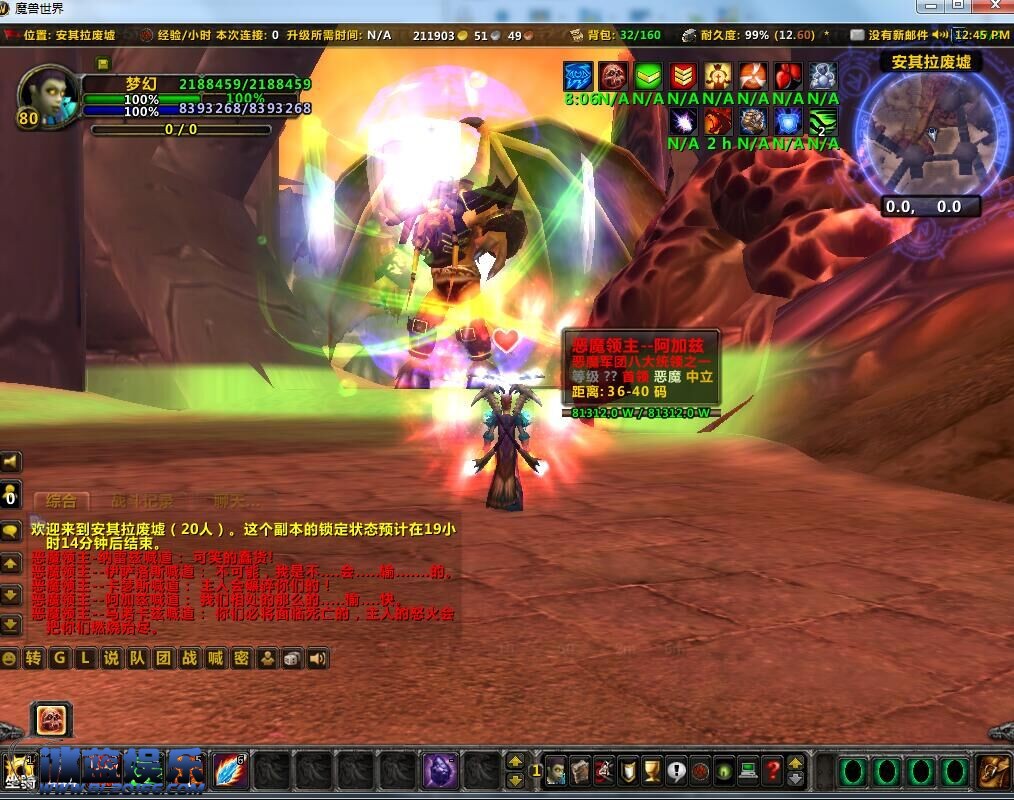Image resolution: width=1014 pixels, height=800 pixels.
Task: Use the blue comet spell with 6 charges
Action: (x=229, y=771)
